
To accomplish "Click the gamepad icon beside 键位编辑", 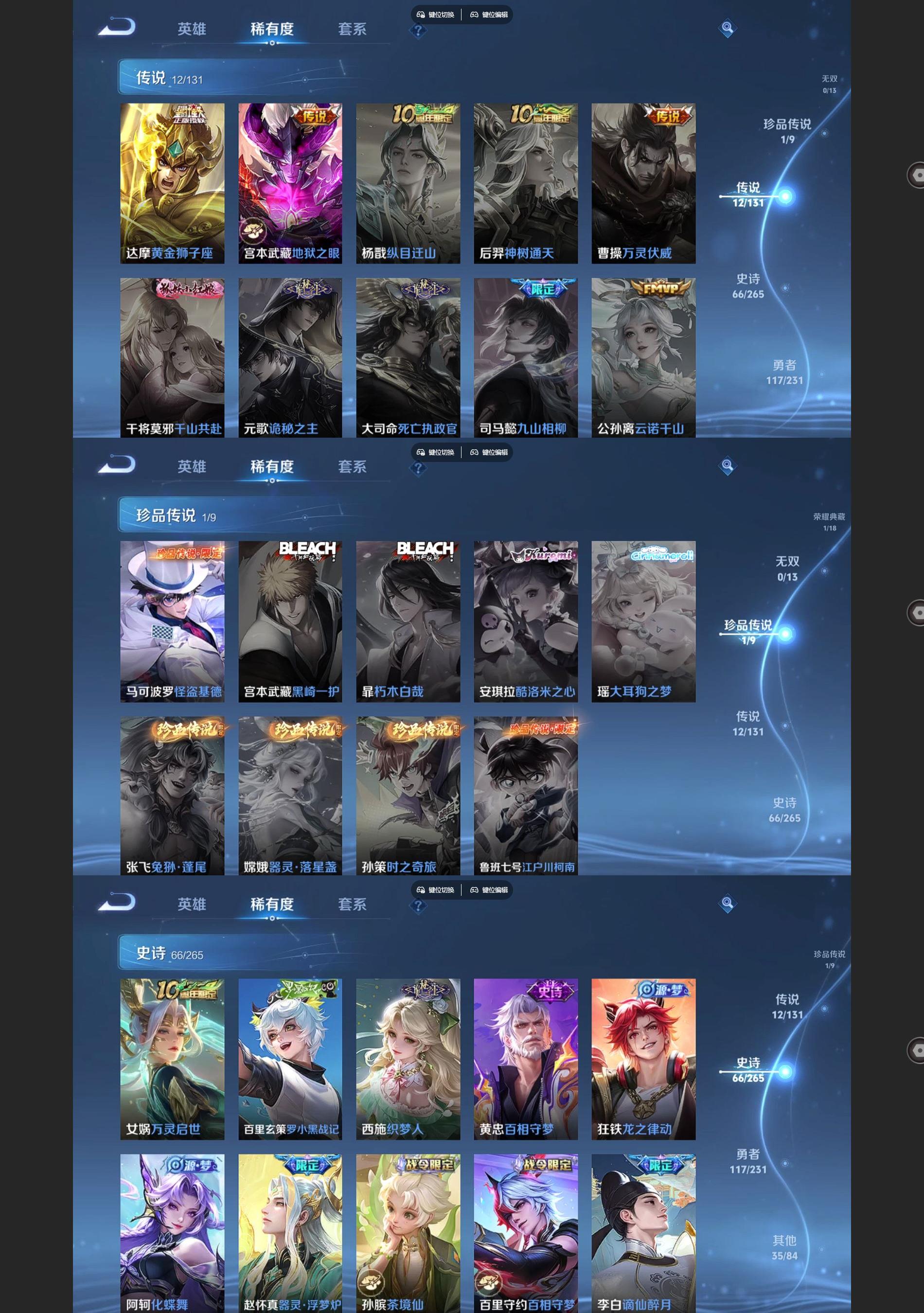I will pos(474,14).
